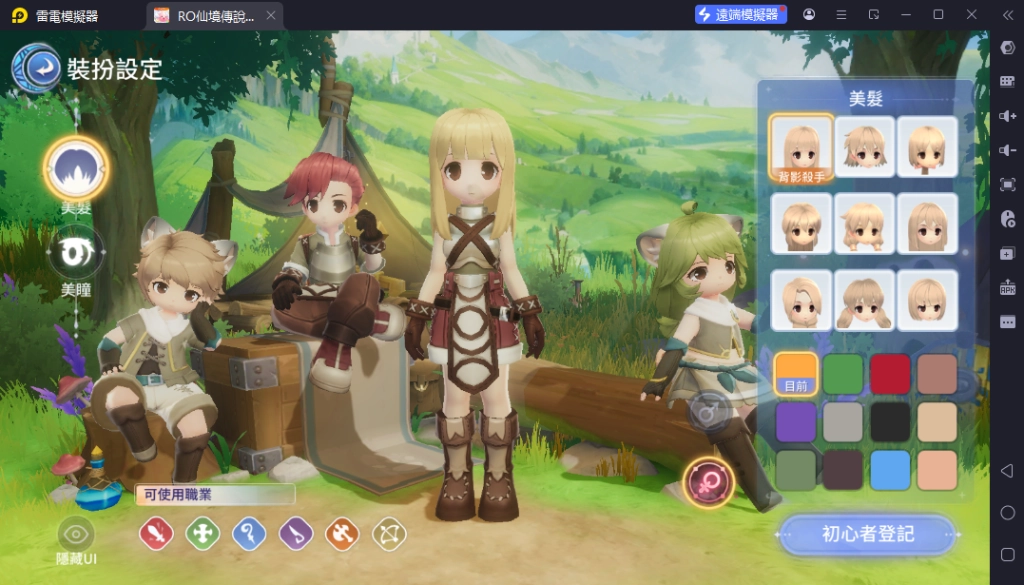Switch to the 美瞳 eye category

point(77,252)
